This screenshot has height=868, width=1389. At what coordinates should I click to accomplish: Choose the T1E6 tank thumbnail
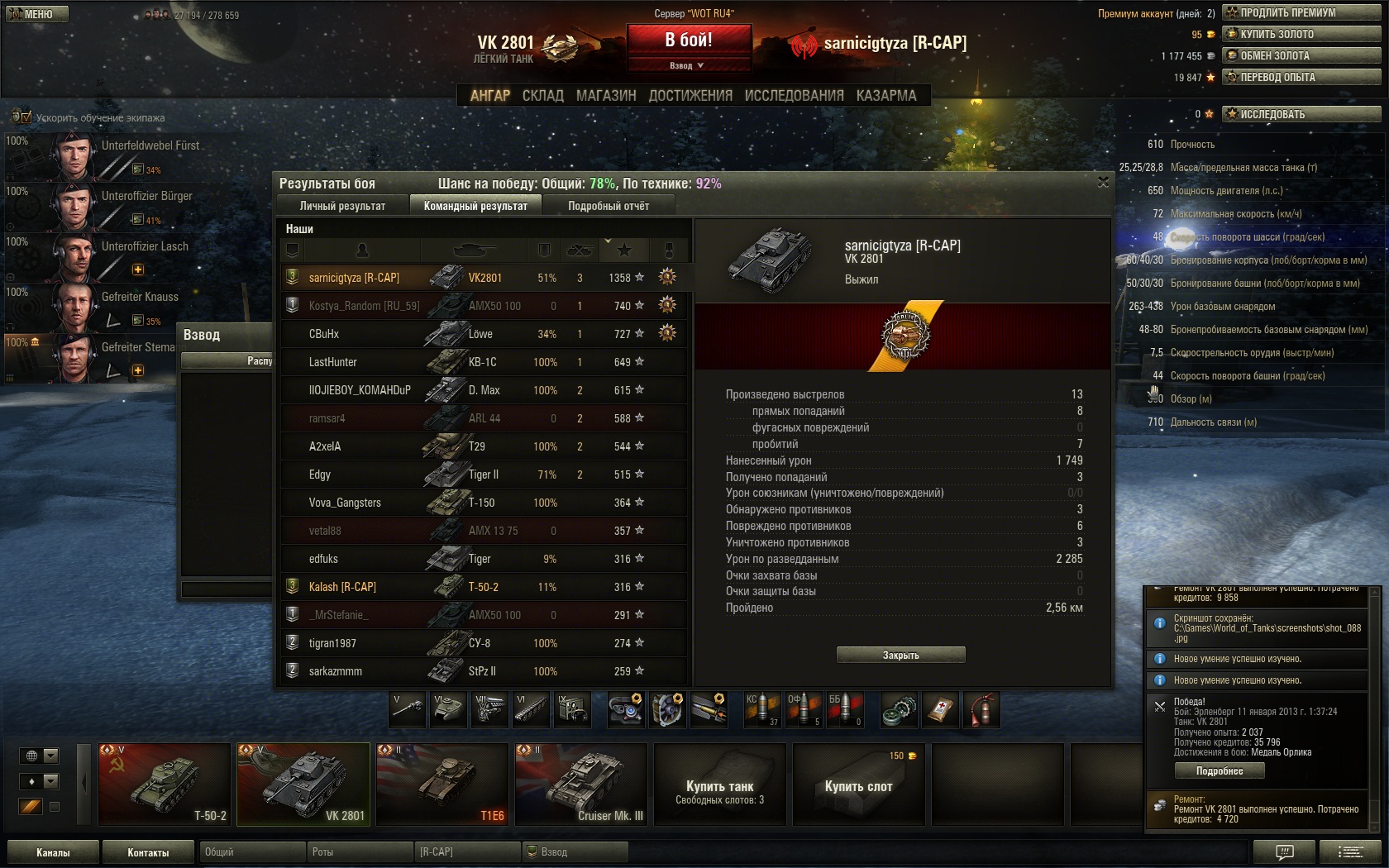[442, 785]
